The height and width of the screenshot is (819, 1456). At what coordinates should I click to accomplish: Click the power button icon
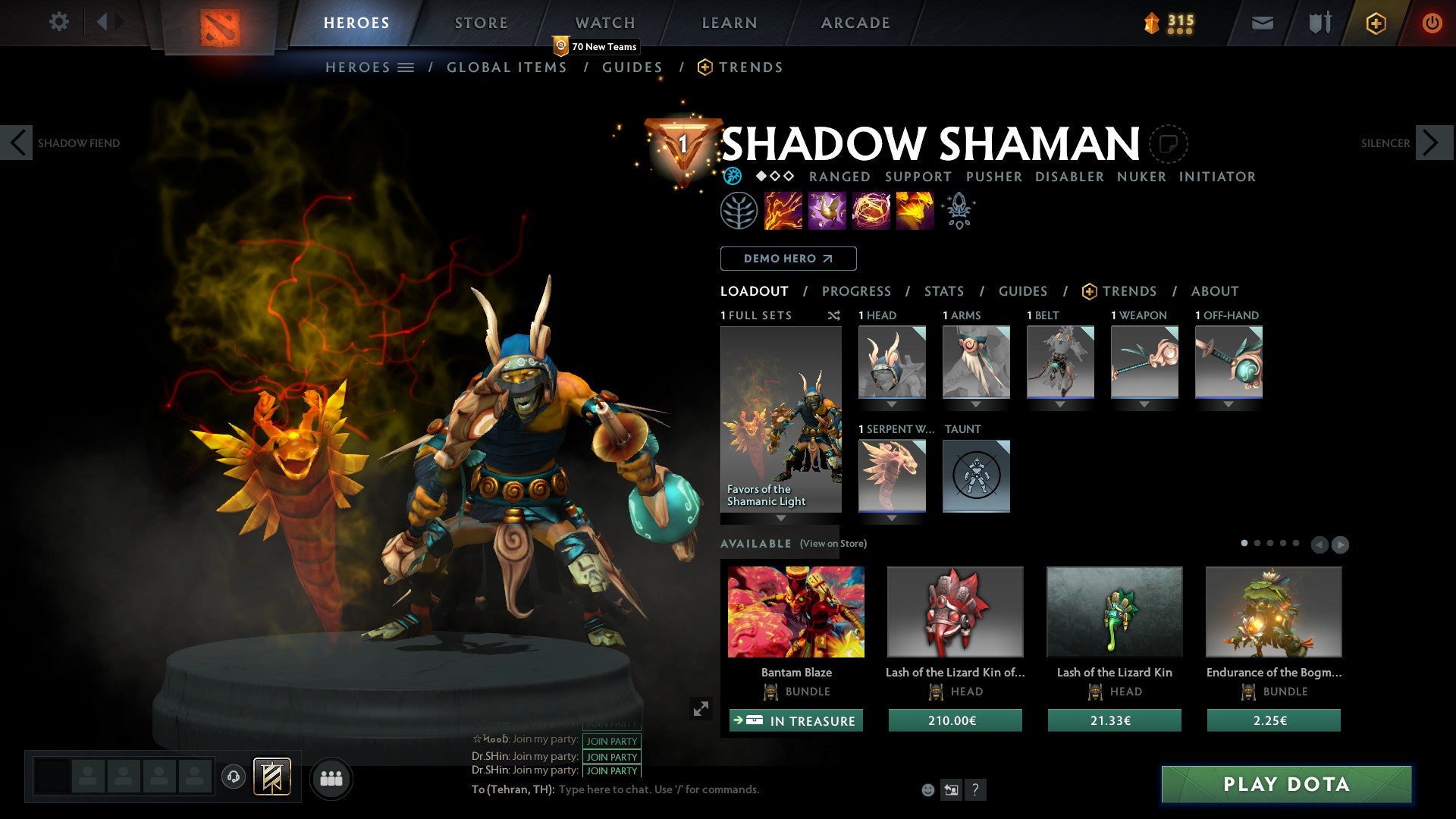click(x=1432, y=23)
